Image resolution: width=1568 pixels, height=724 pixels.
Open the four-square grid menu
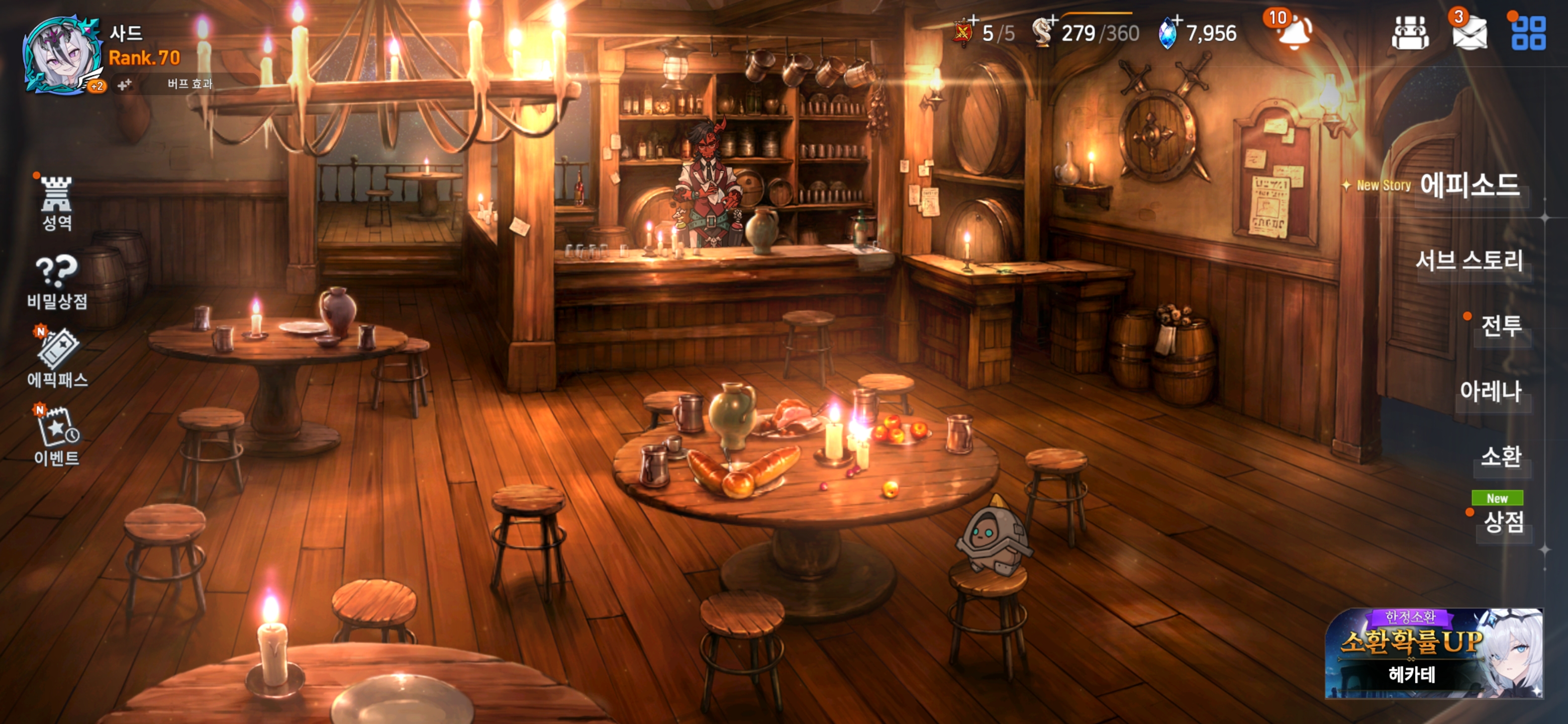pos(1528,33)
